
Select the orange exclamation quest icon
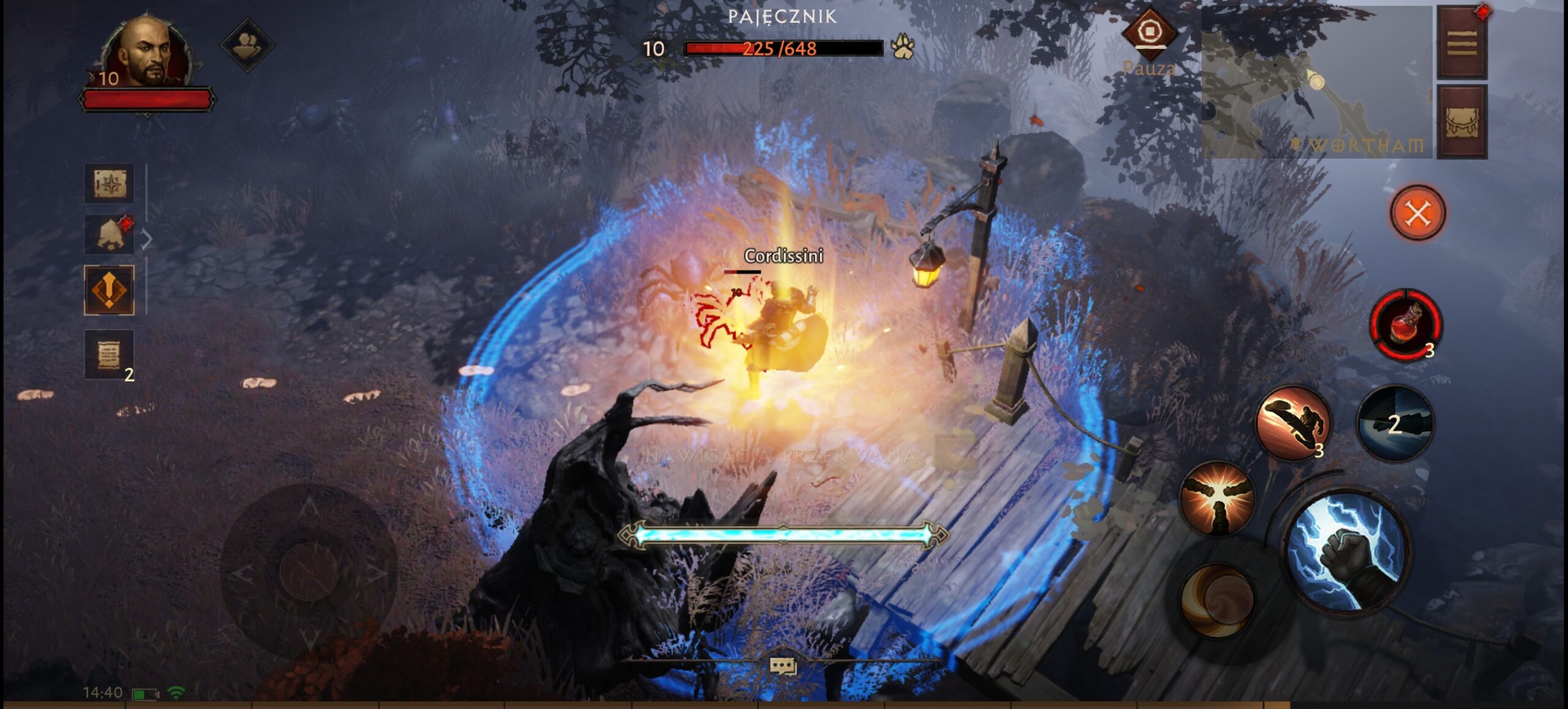click(109, 290)
